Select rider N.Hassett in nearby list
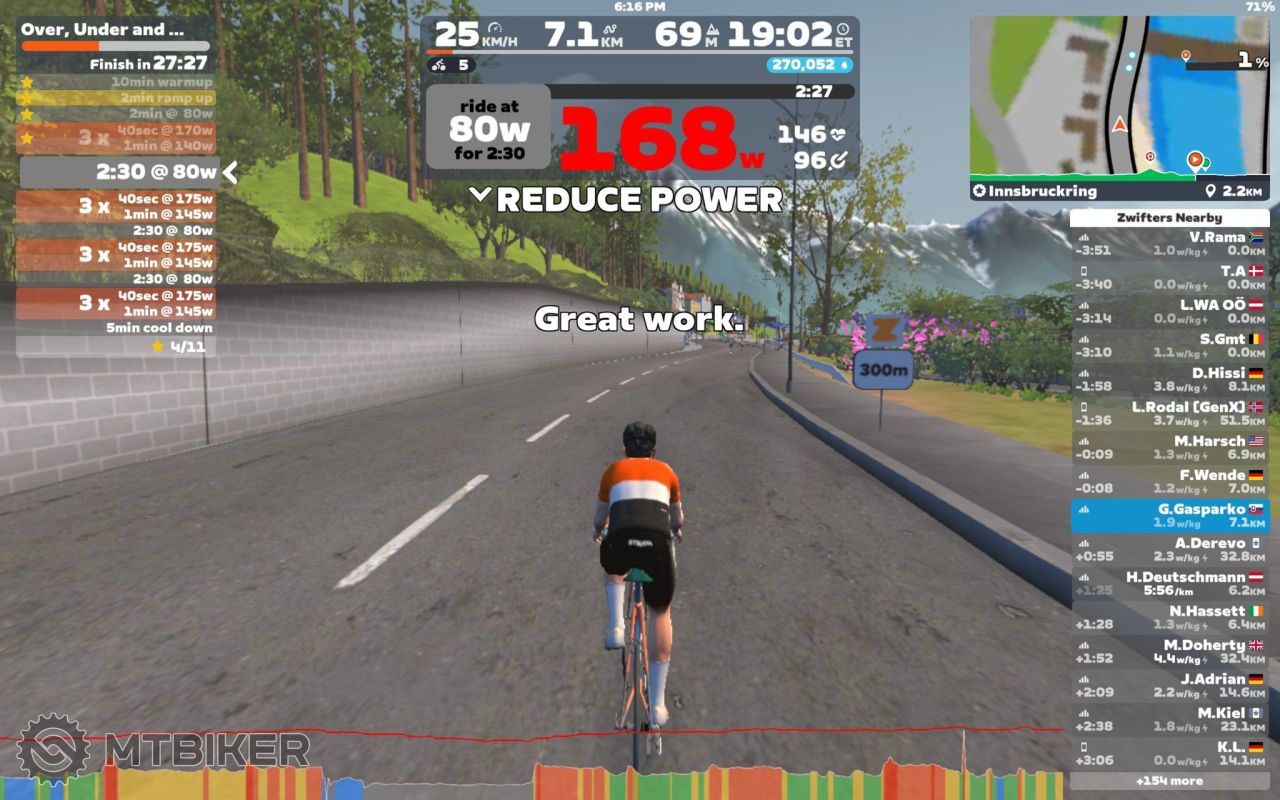The width and height of the screenshot is (1280, 800). point(1169,617)
